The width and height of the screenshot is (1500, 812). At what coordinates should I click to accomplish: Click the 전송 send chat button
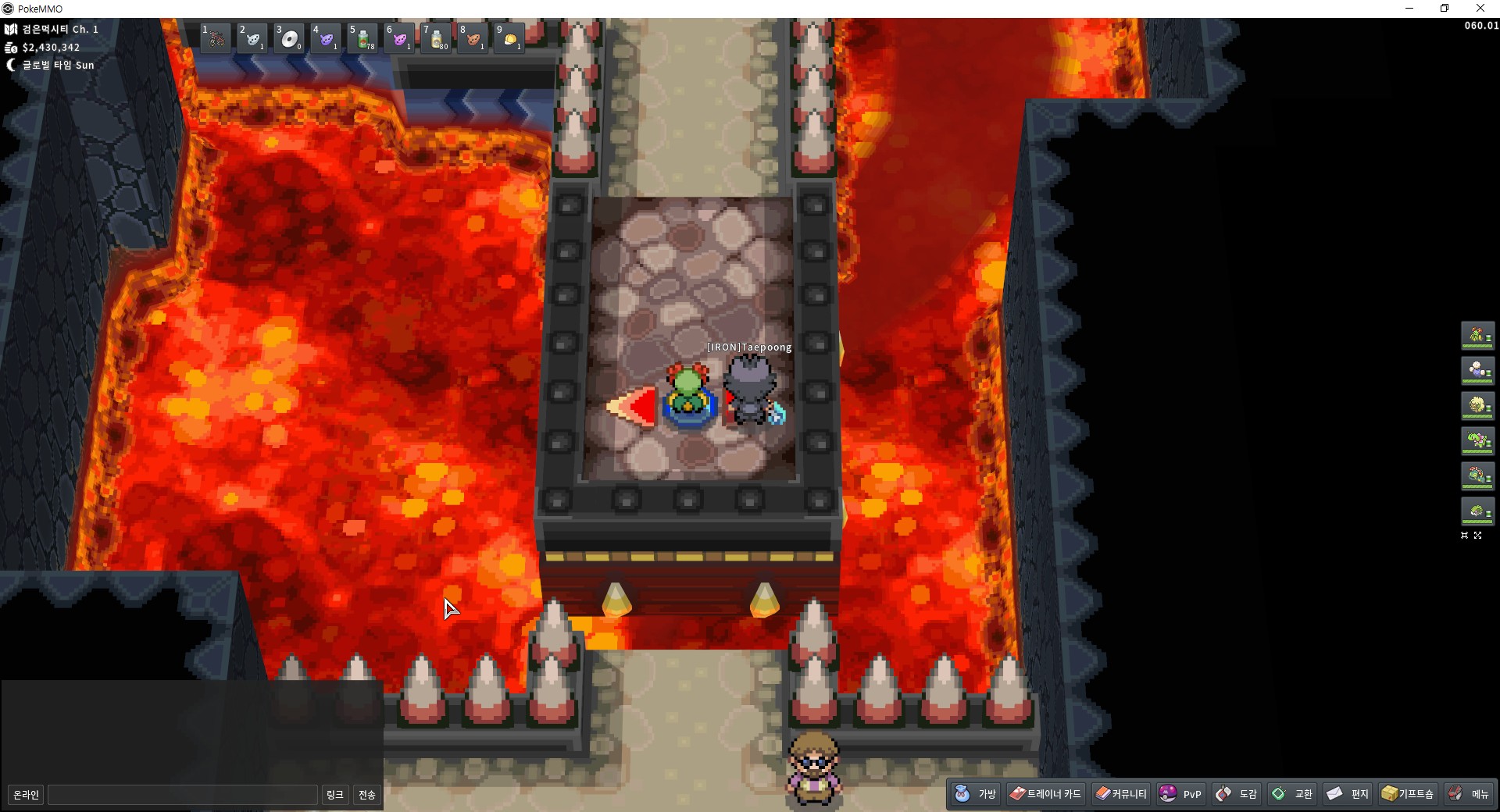pos(367,795)
